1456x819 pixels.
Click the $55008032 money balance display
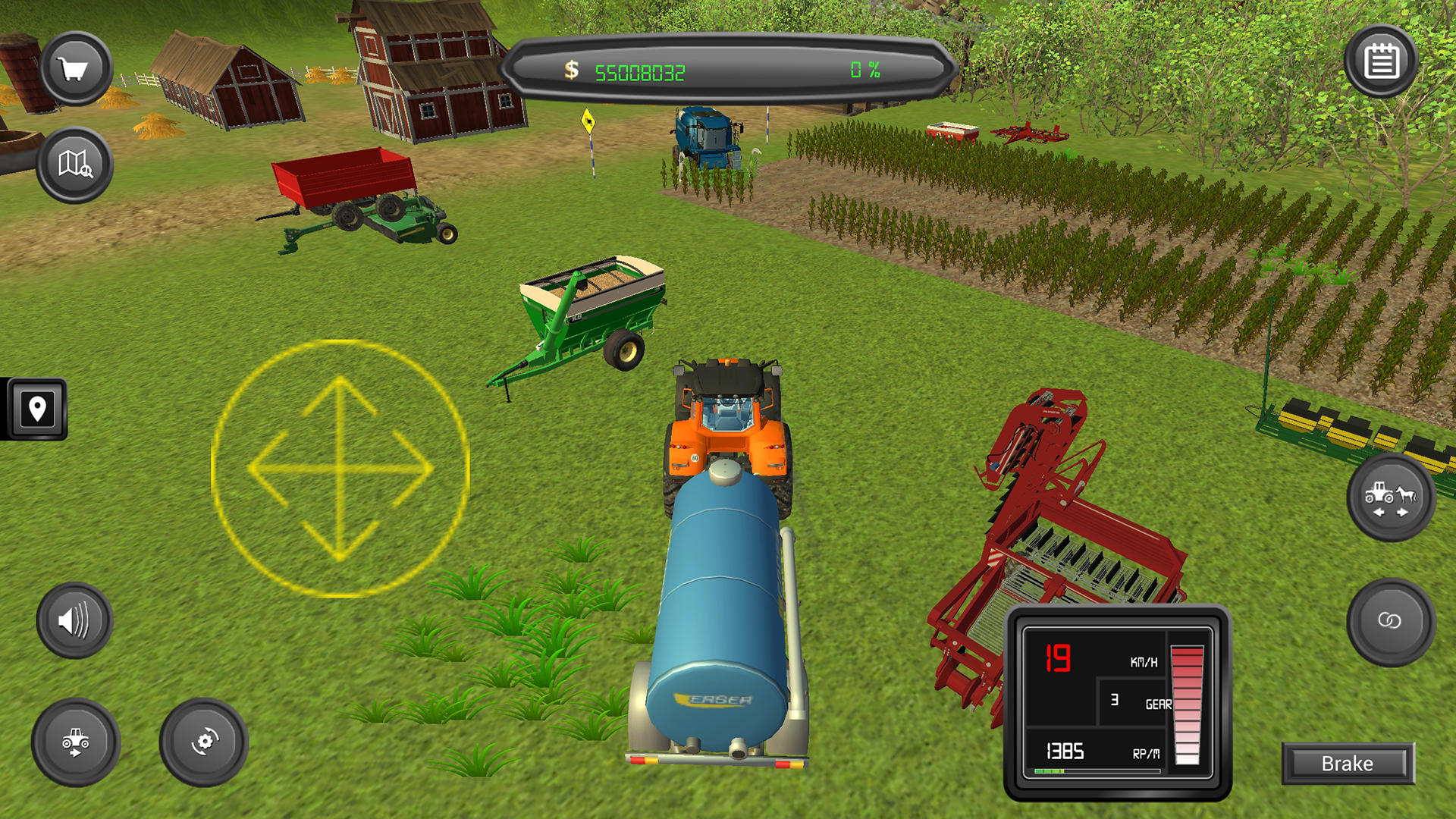pyautogui.click(x=641, y=72)
